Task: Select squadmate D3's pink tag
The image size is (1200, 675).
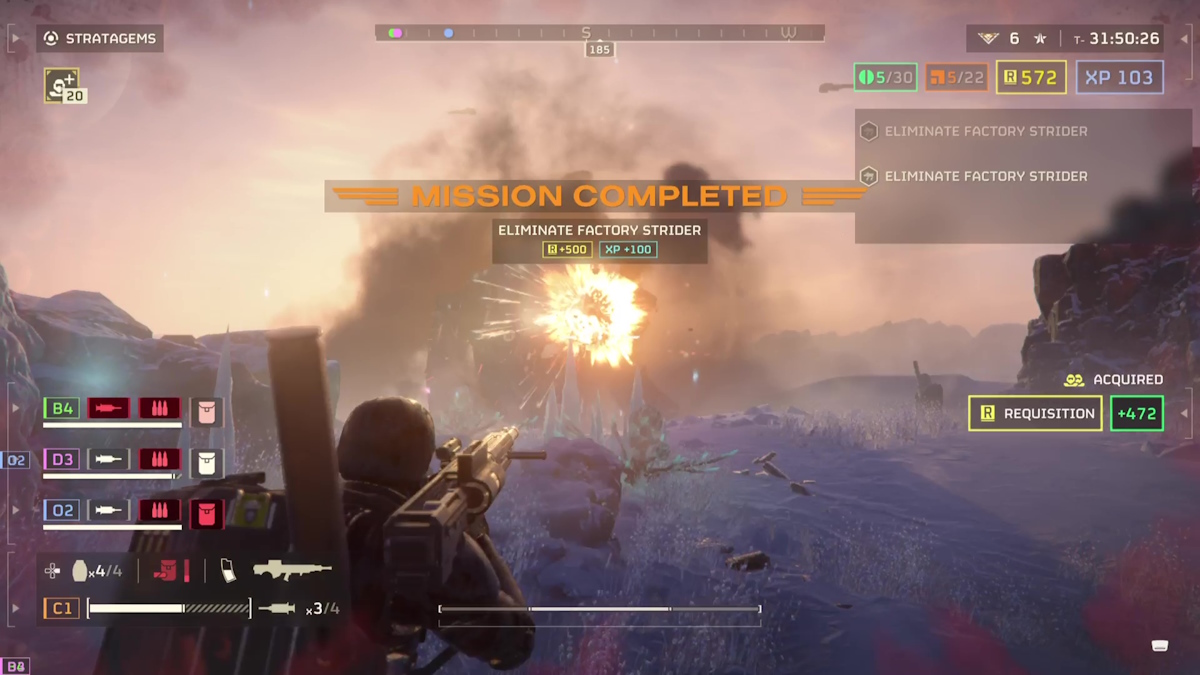Action: coord(62,459)
